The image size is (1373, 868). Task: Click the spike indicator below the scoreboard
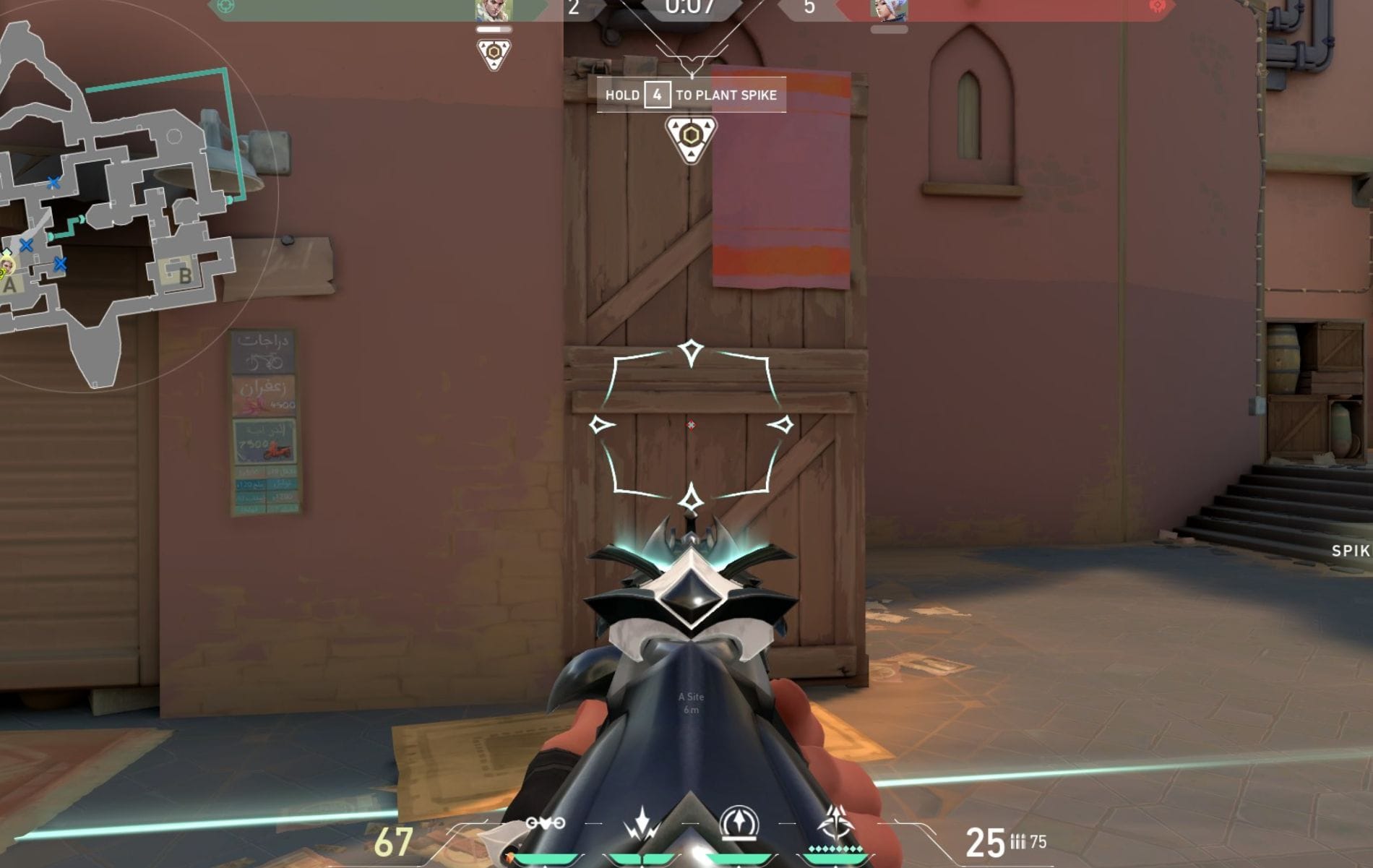tap(494, 52)
